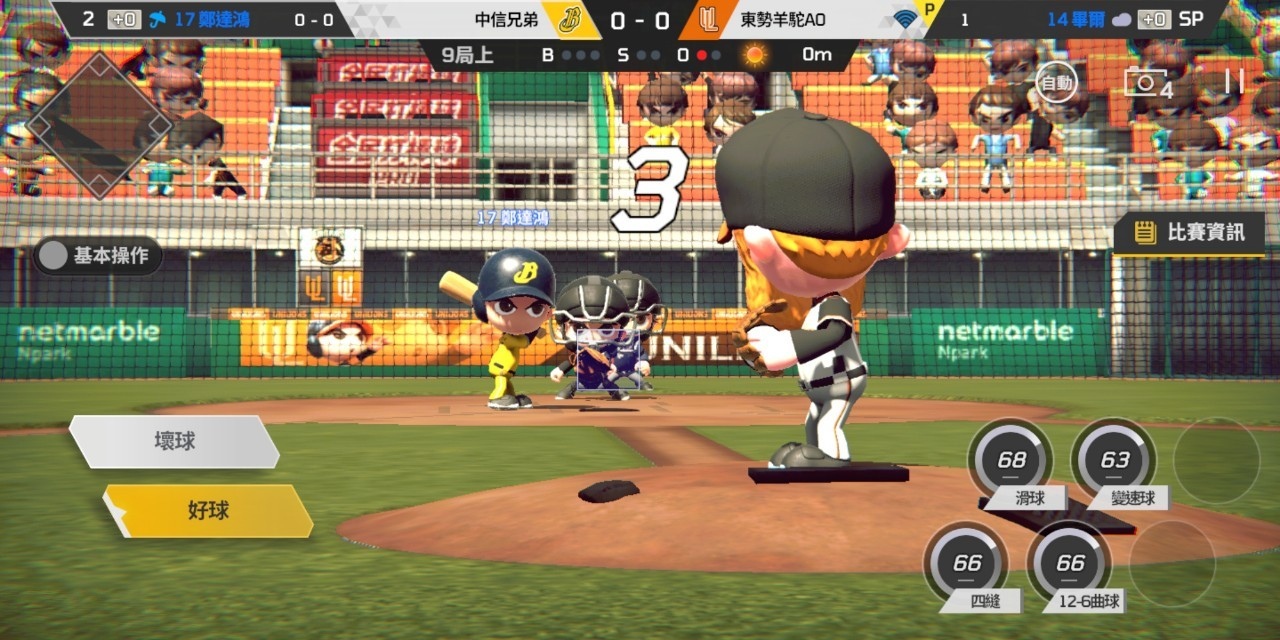Choose the 12-6曲球 curveball pitch

(x=1070, y=564)
